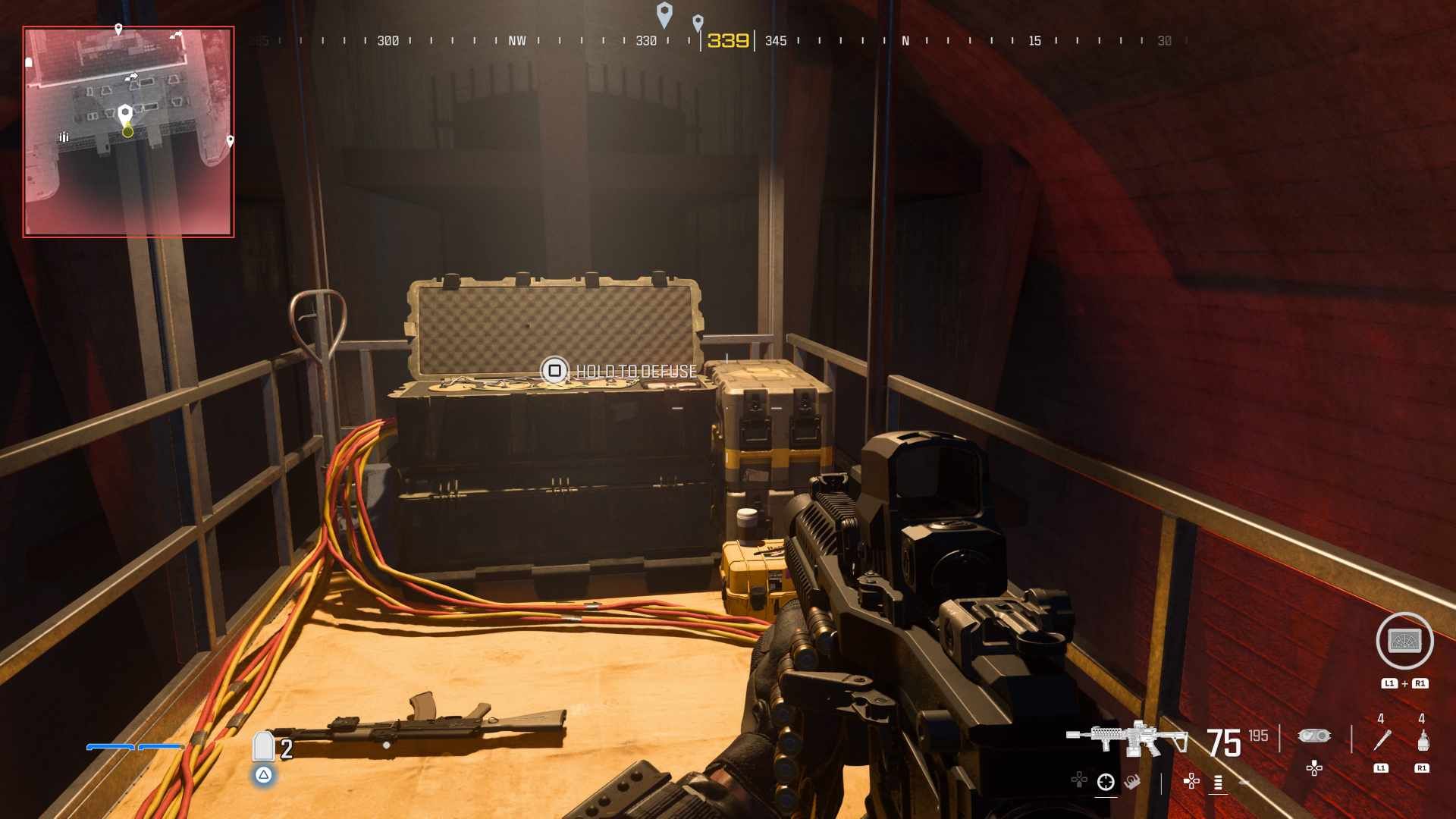The image size is (1456, 819).
Task: Open the defuse prompt square button circle
Action: [556, 372]
